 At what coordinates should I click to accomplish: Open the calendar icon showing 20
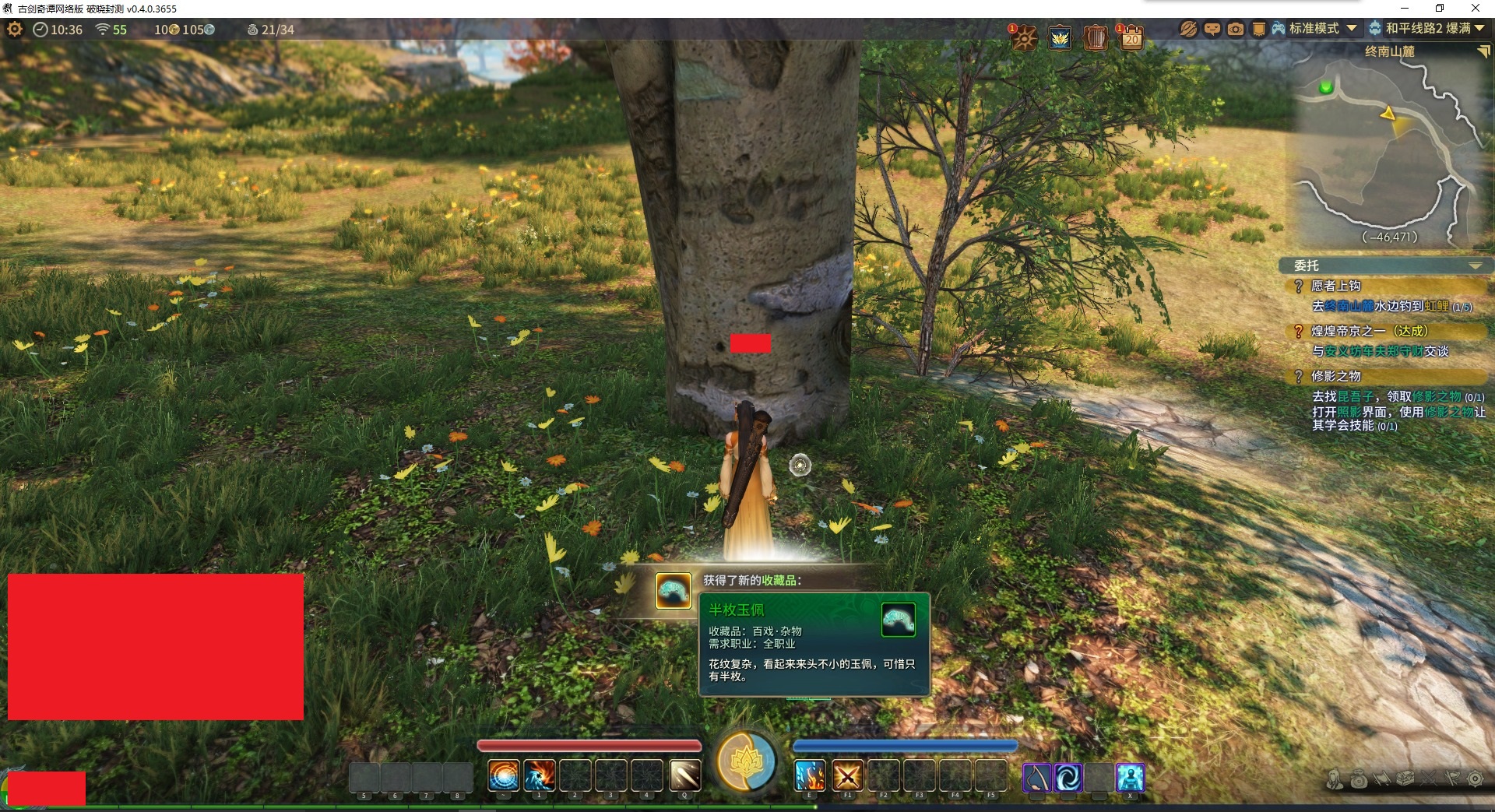click(1131, 37)
